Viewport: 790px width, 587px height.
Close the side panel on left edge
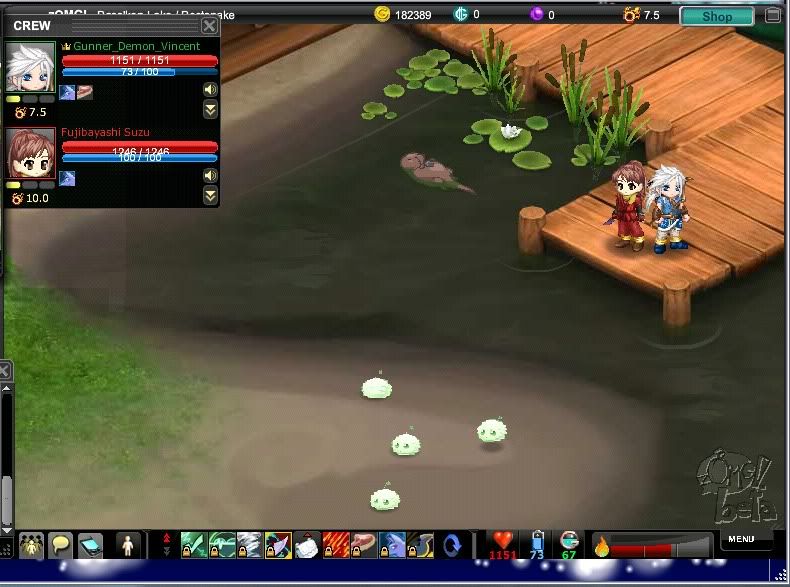click(4, 371)
